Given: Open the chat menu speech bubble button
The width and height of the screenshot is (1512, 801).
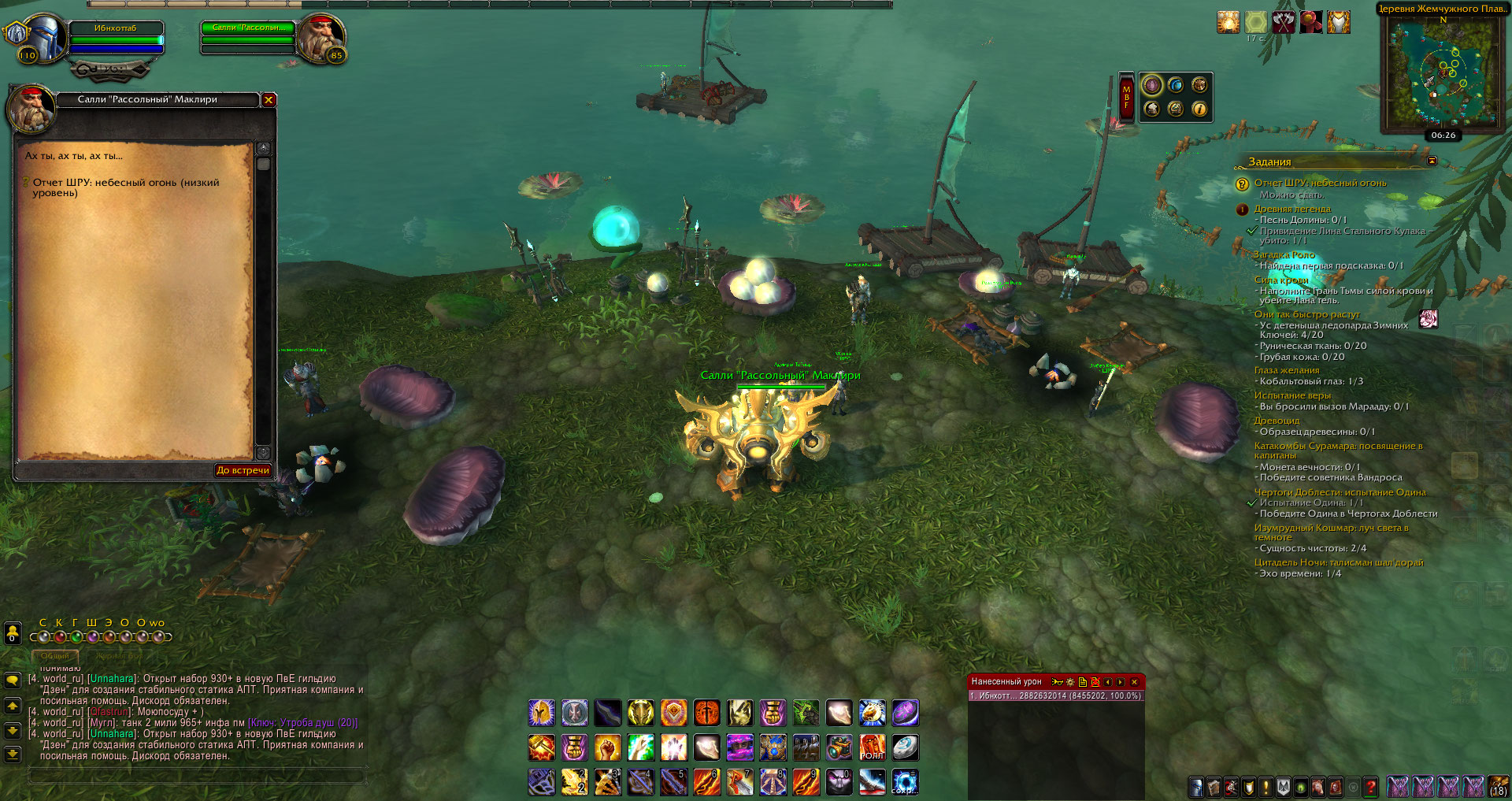Looking at the screenshot, I should [13, 680].
